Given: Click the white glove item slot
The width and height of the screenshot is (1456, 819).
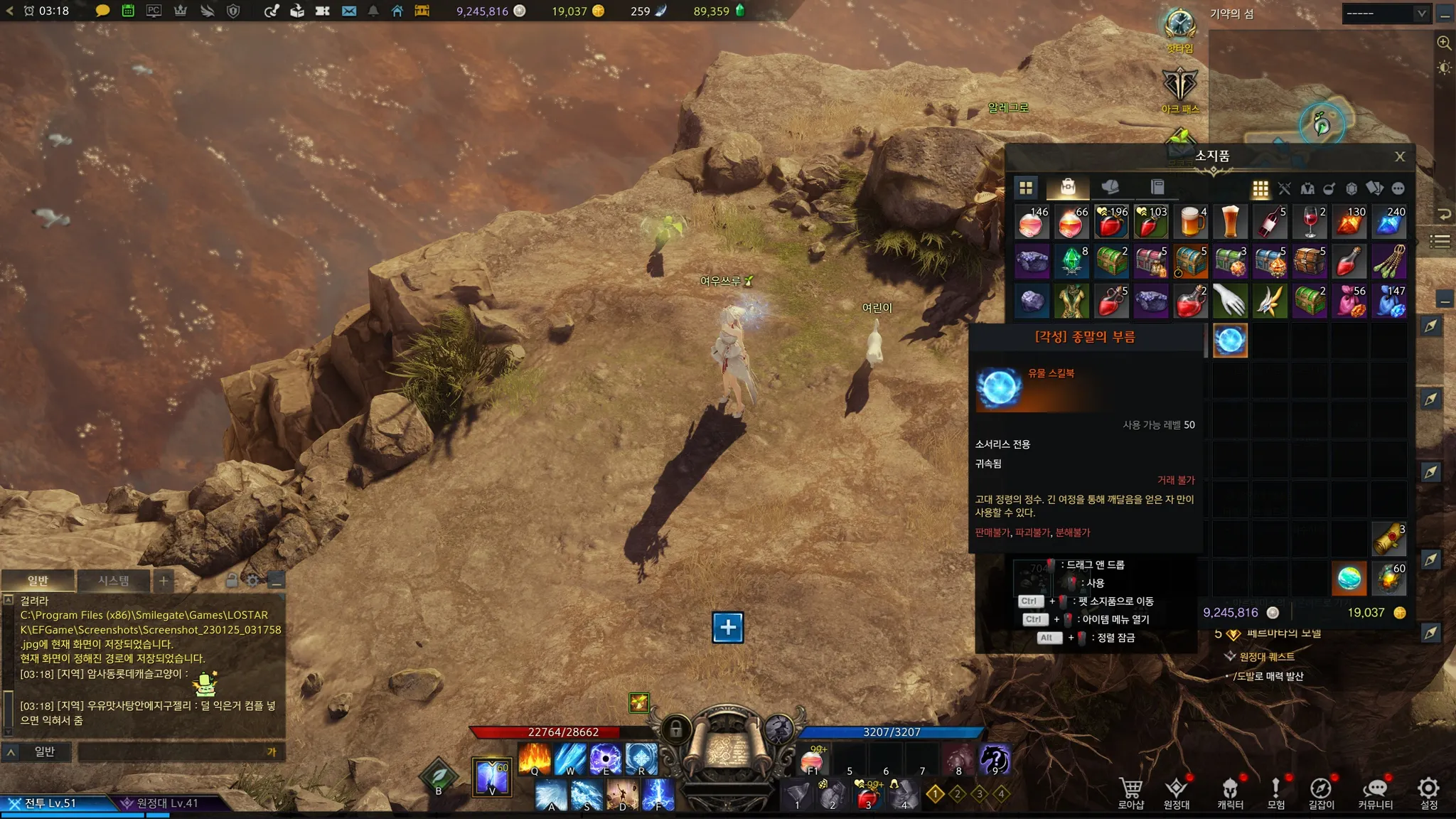Looking at the screenshot, I should coord(1230,301).
